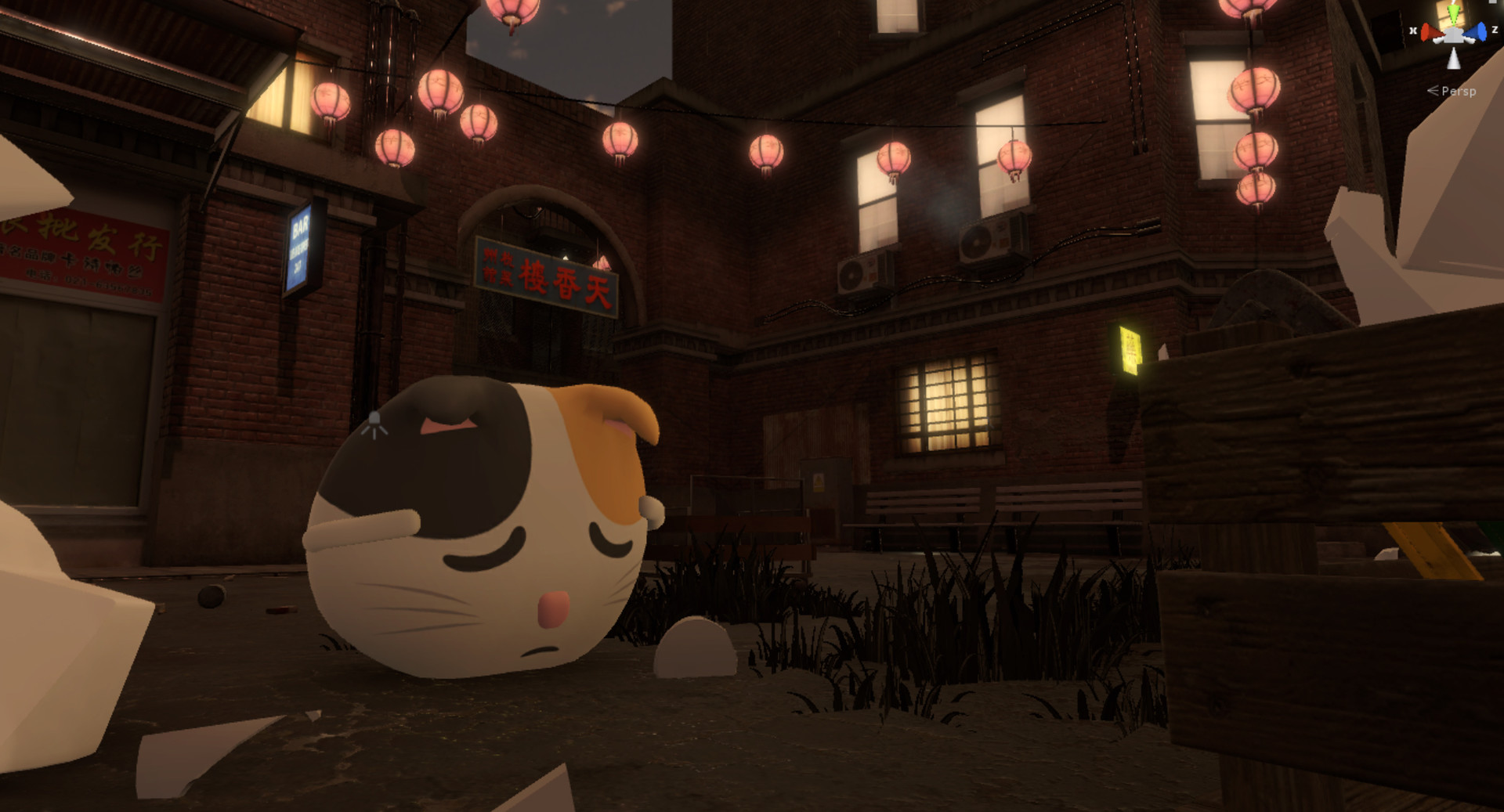
Task: Click the center cube of the scene gizmo
Action: [1453, 35]
